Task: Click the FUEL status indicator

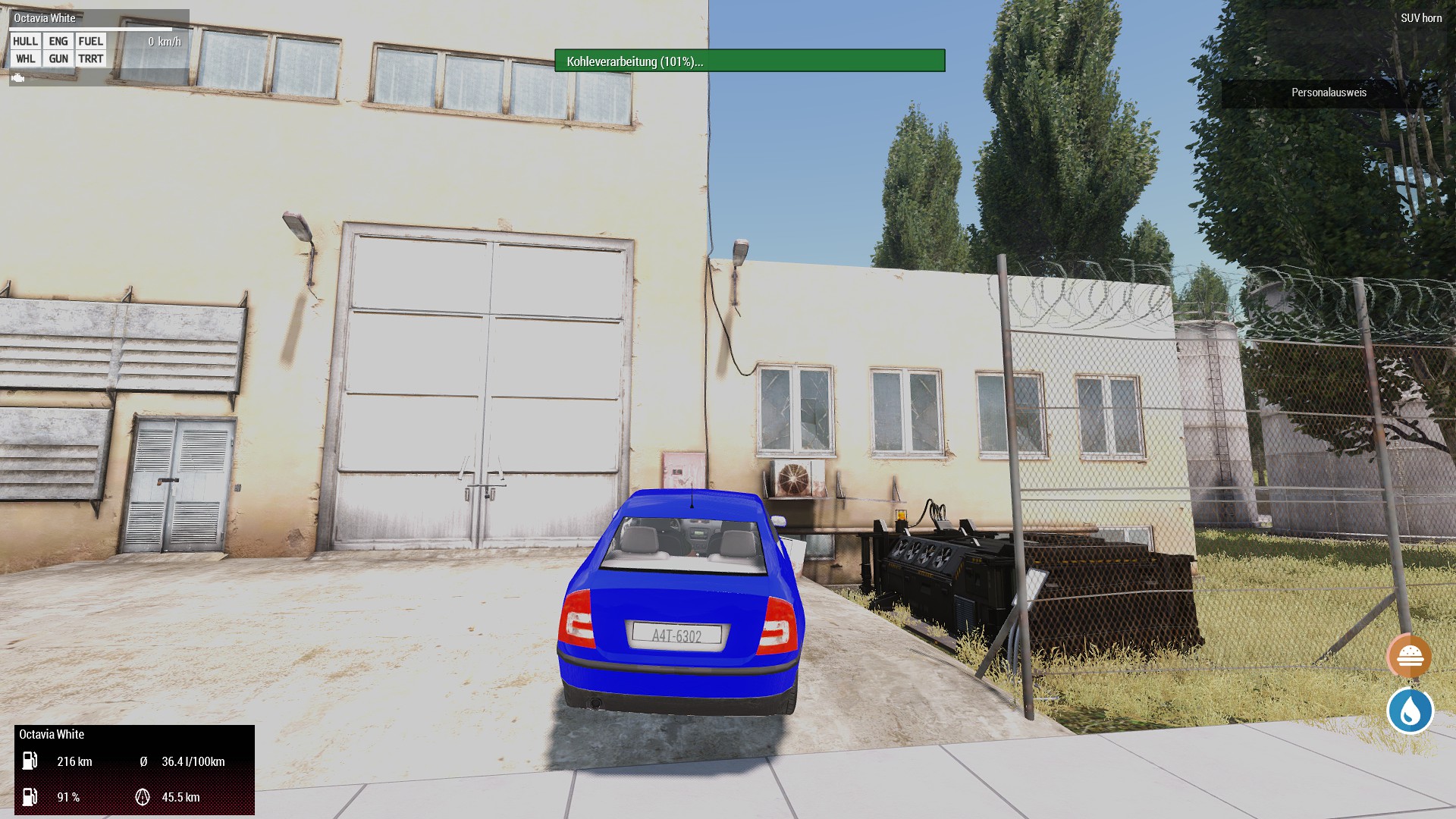Action: pyautogui.click(x=91, y=42)
